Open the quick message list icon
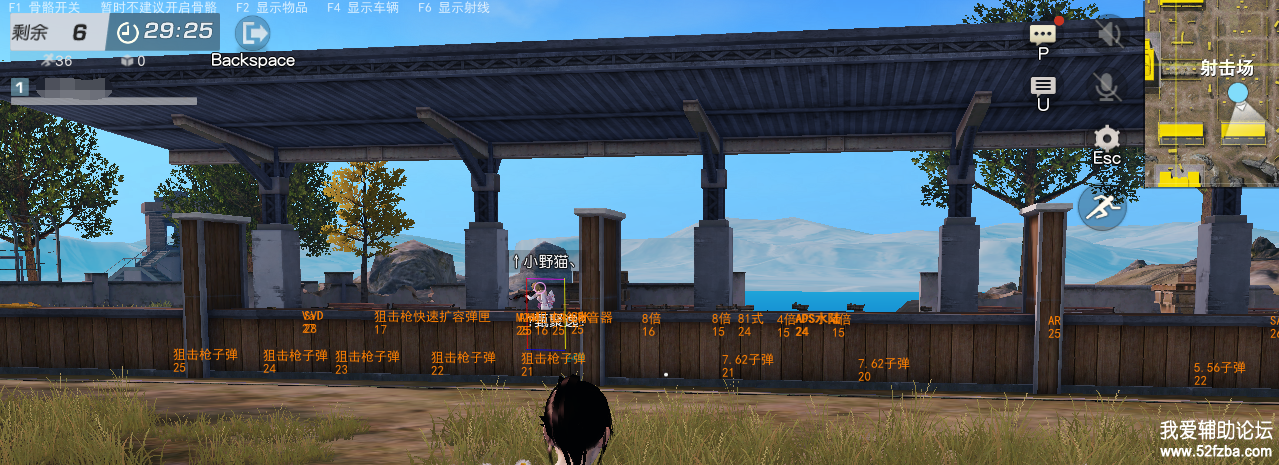The width and height of the screenshot is (1279, 465). click(x=1043, y=86)
